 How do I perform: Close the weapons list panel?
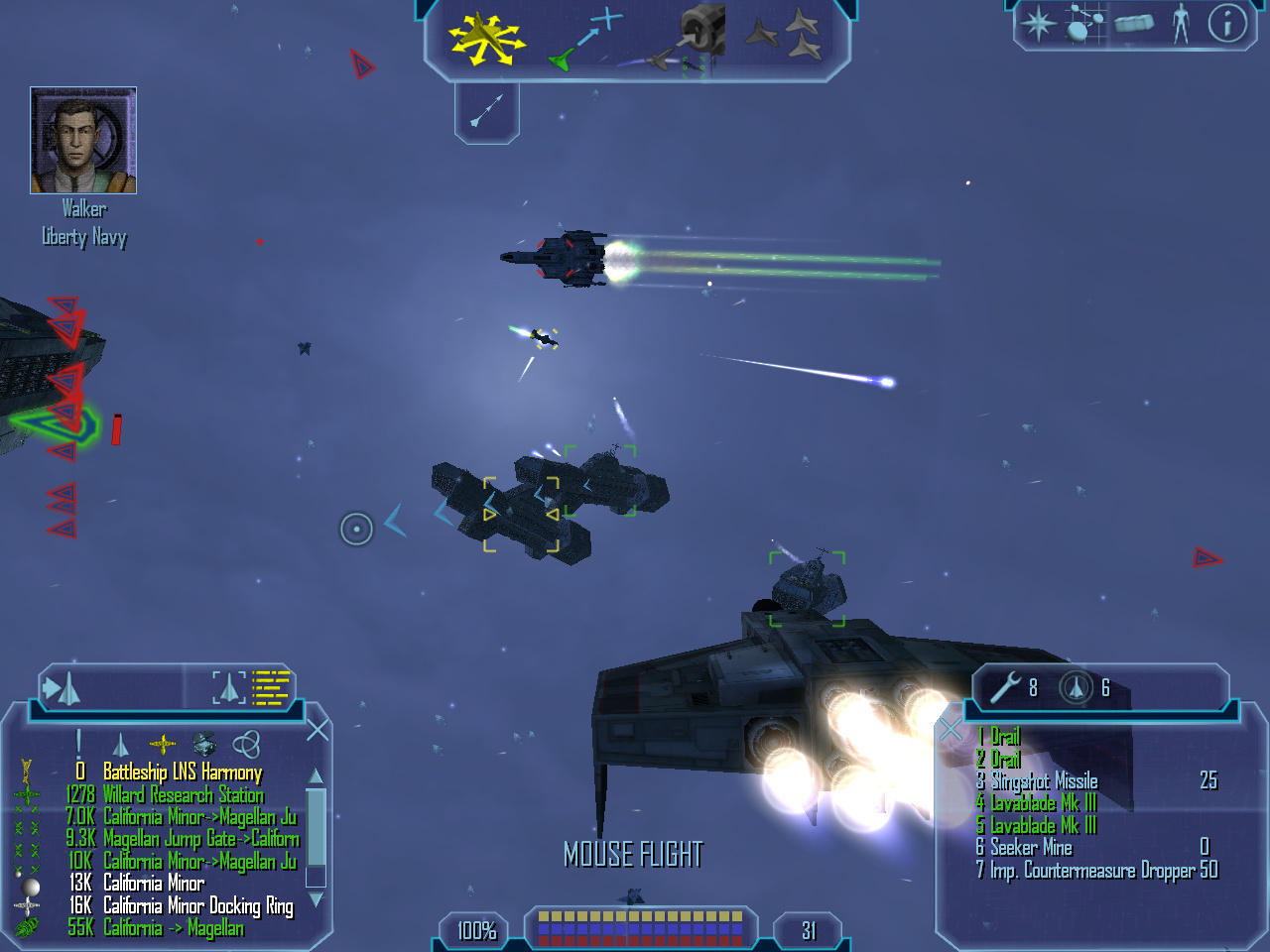951,731
